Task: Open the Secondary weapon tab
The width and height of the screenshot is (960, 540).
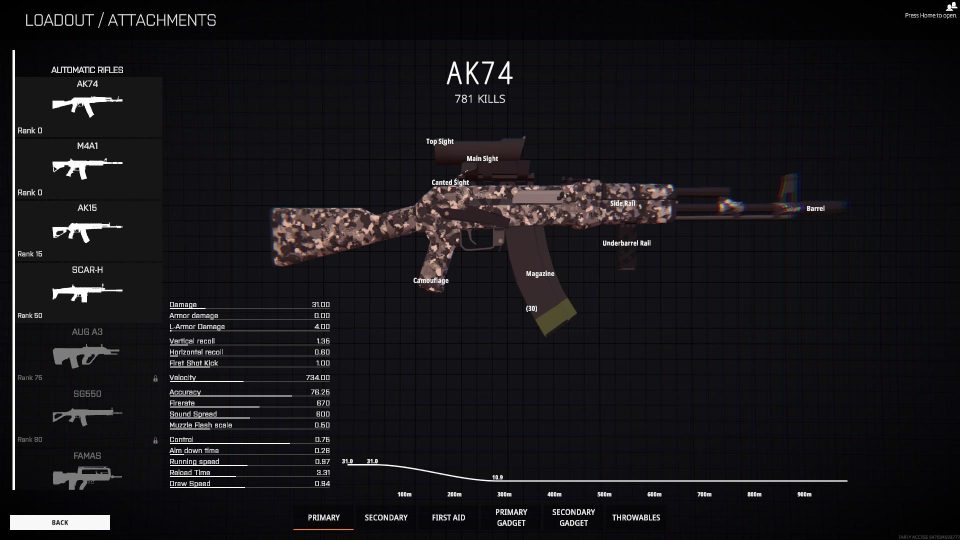Action: coord(386,518)
